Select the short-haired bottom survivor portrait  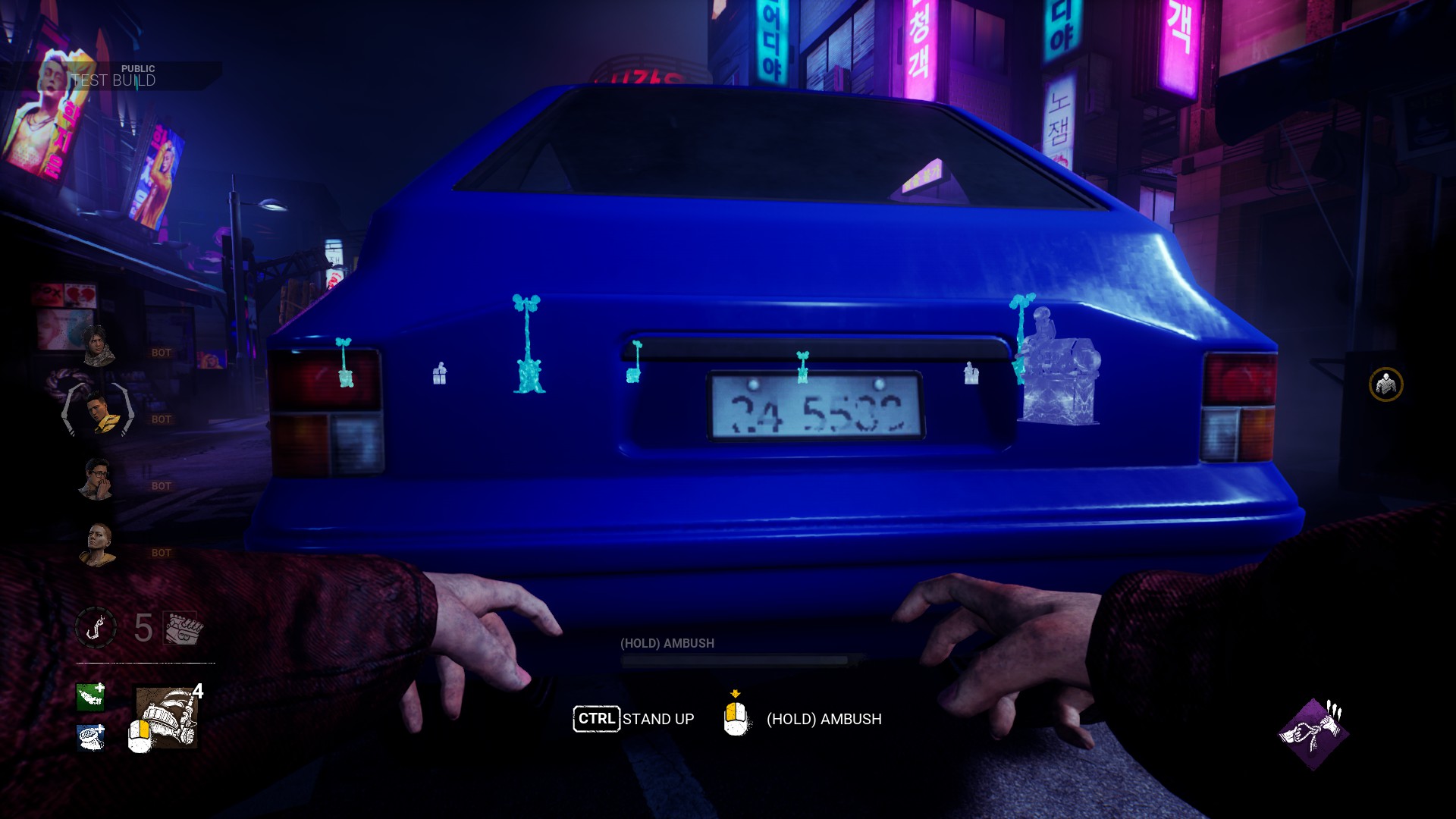tap(98, 544)
